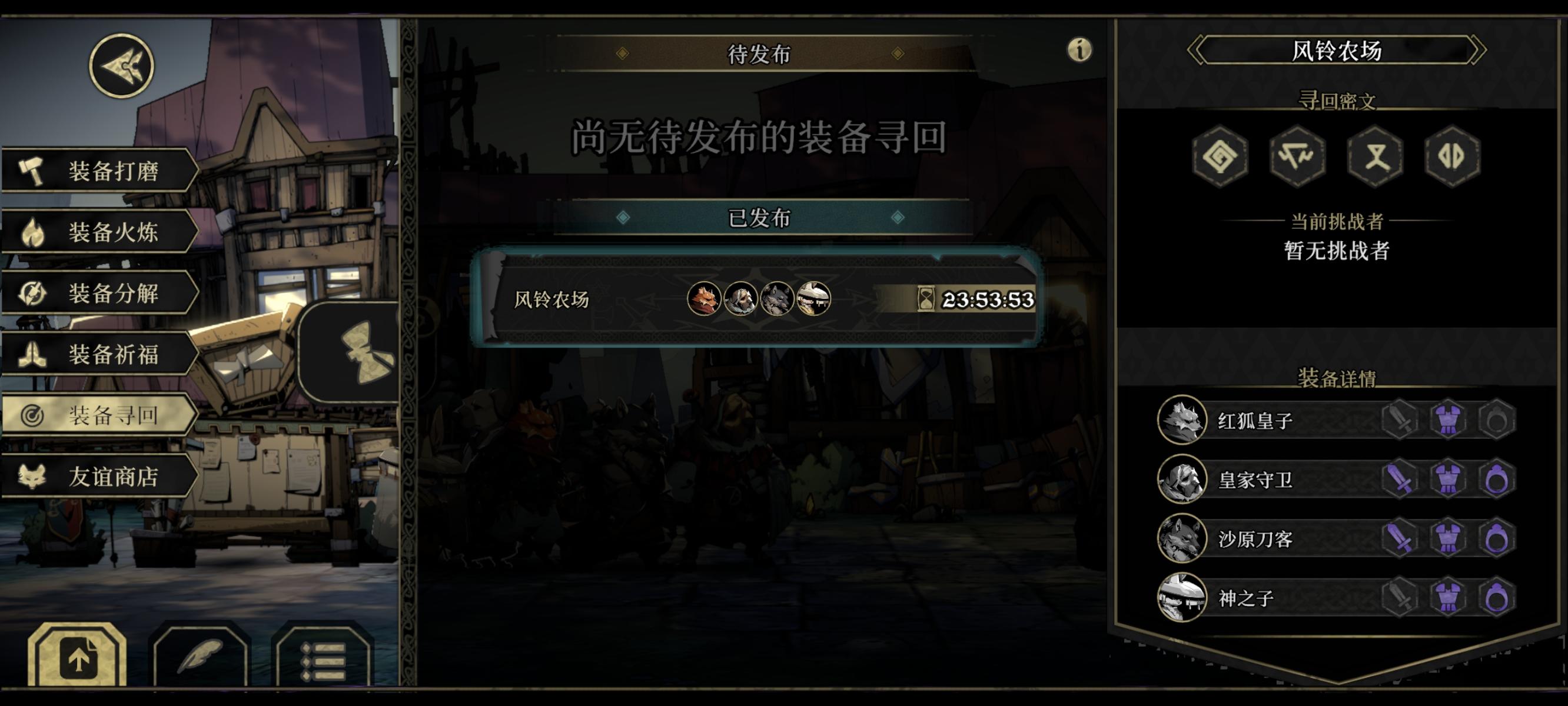Viewport: 1568px width, 706px height.
Task: Click the info icon at top center
Action: pyautogui.click(x=1079, y=51)
